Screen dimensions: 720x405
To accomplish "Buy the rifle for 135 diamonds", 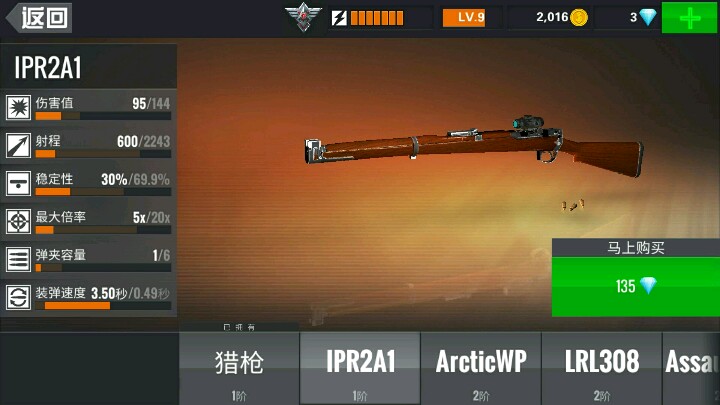I will point(635,286).
